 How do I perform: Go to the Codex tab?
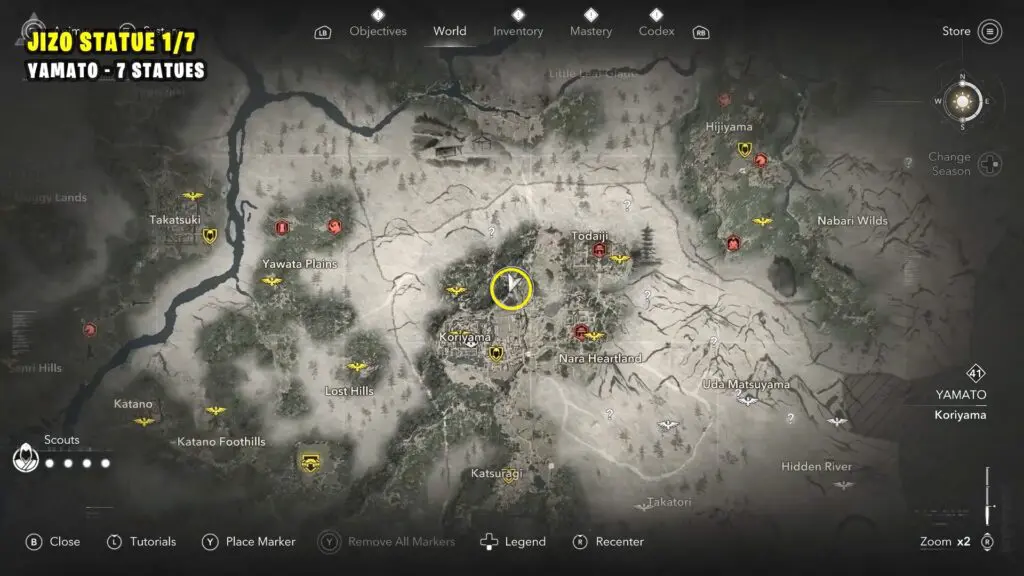(656, 31)
